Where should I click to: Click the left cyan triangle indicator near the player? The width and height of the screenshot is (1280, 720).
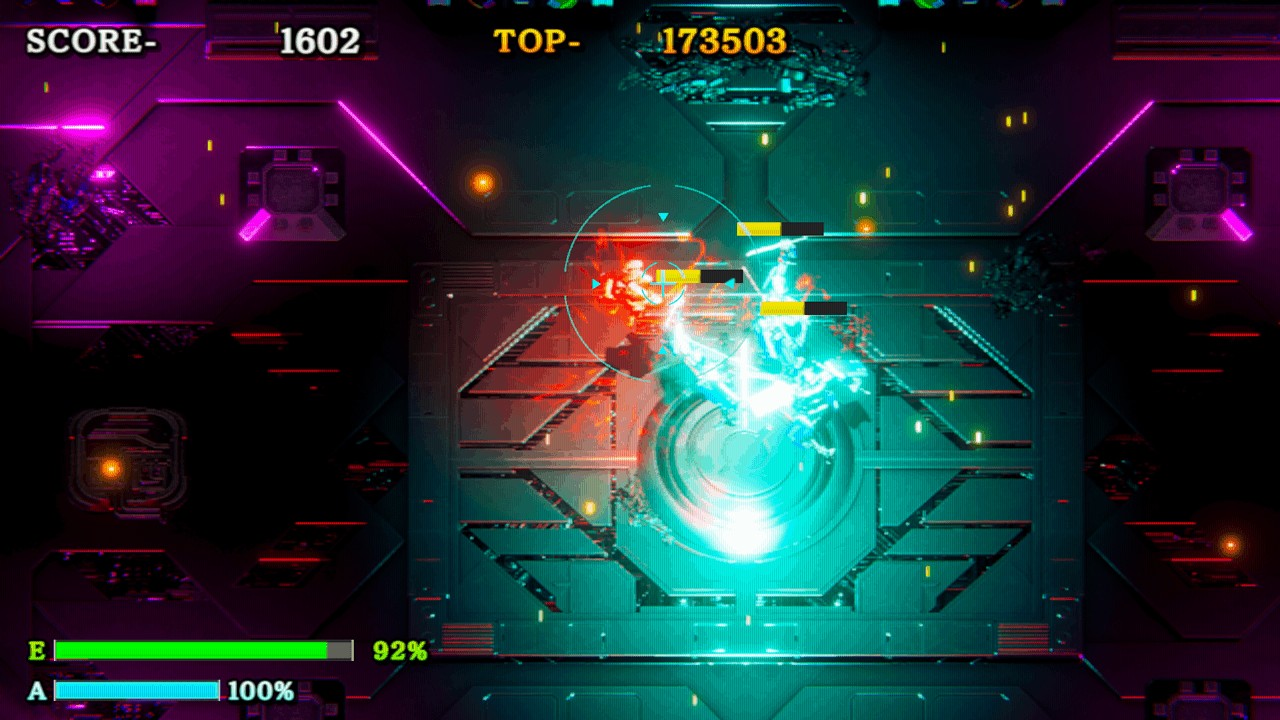(596, 283)
